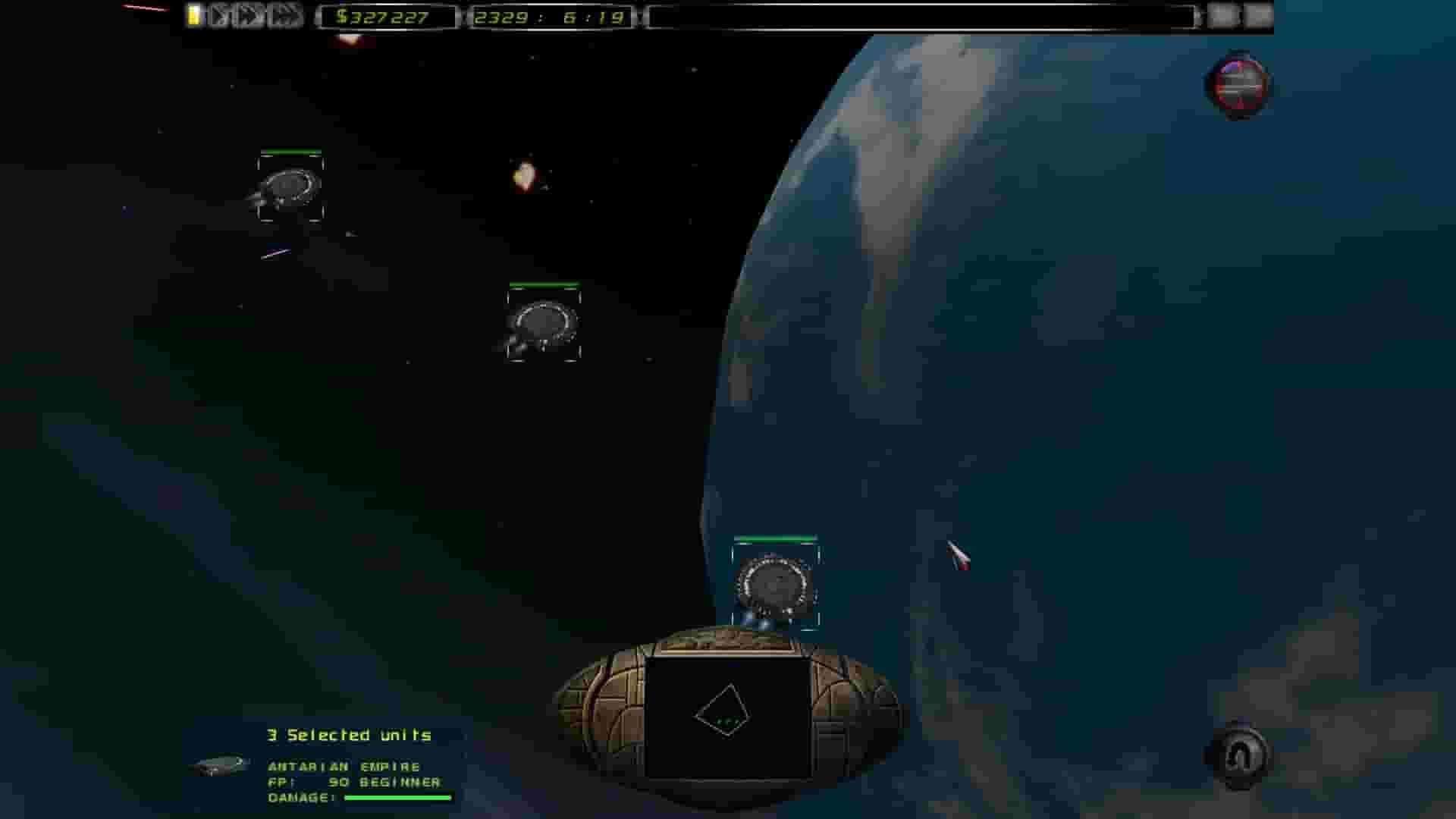Viewport: 1456px width, 819px height.
Task: Click the red moon near the top right
Action: [1236, 85]
